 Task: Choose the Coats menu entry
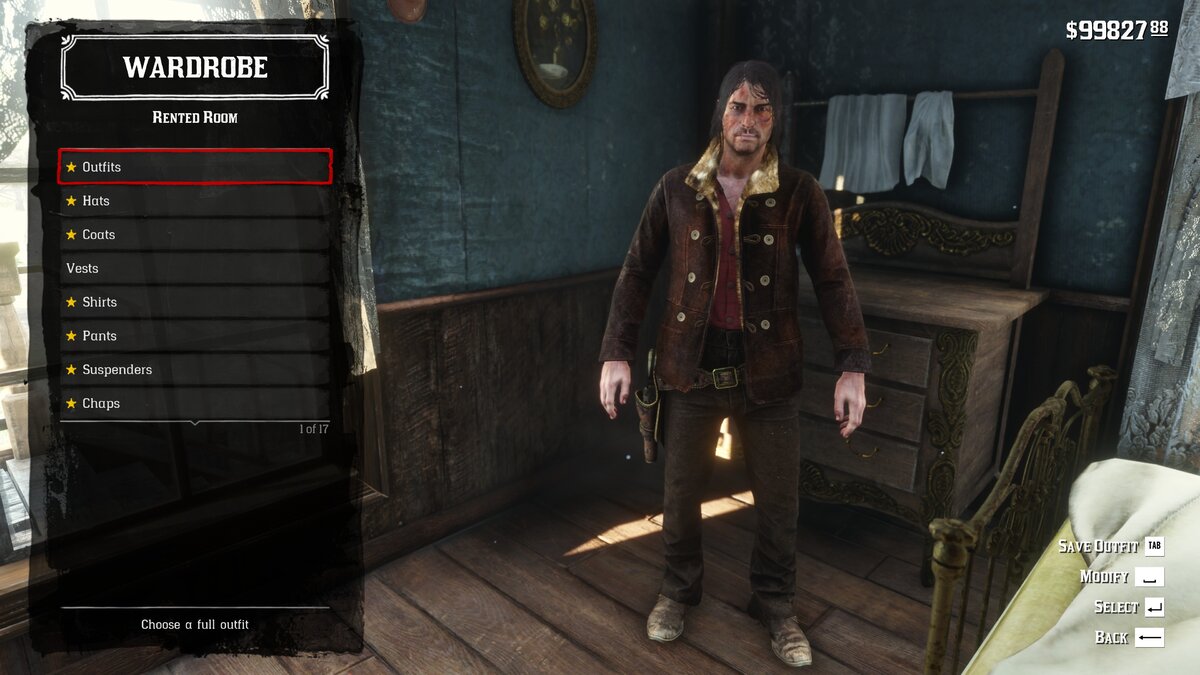click(x=195, y=235)
